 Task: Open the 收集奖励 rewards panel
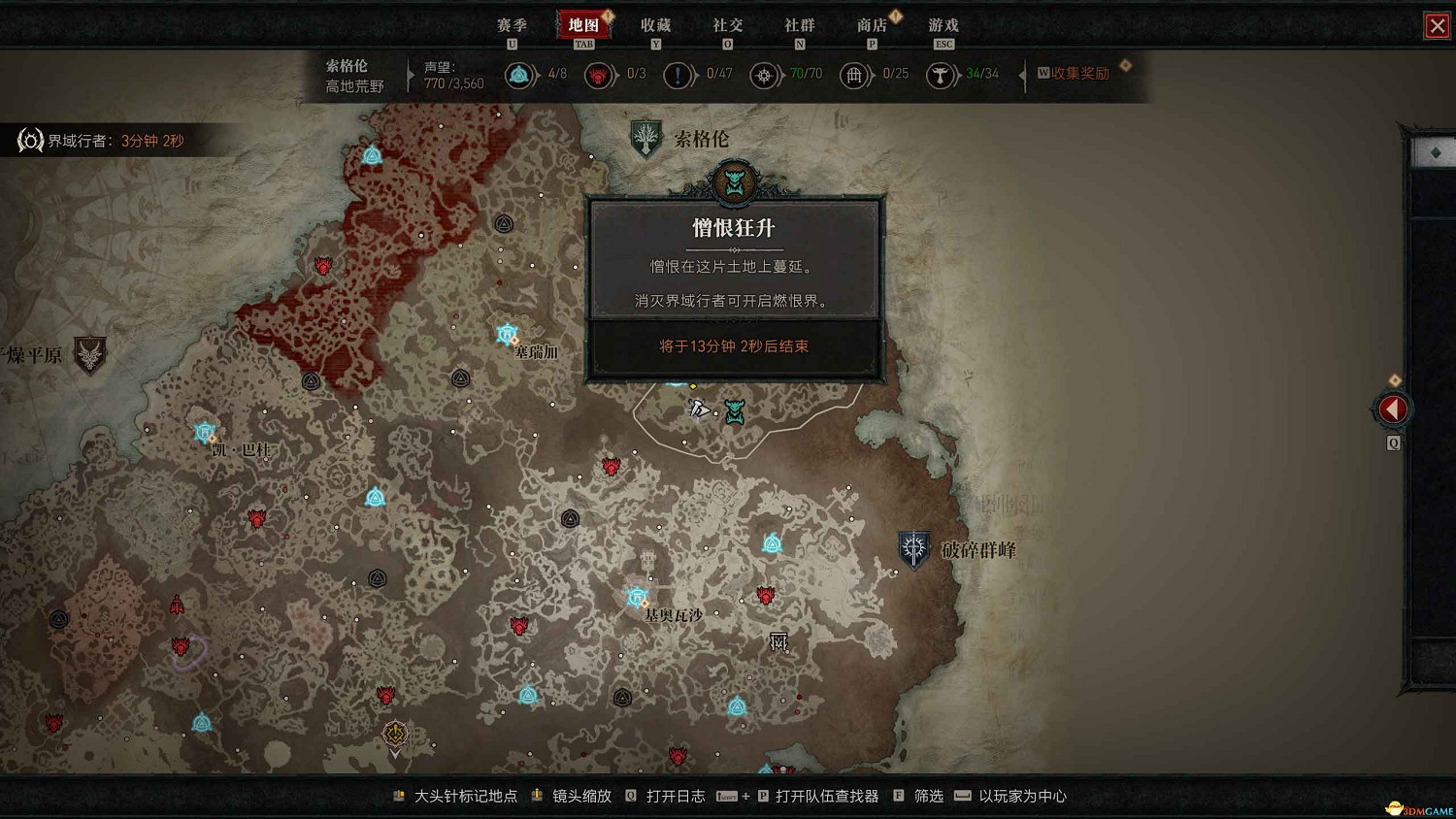click(1077, 74)
